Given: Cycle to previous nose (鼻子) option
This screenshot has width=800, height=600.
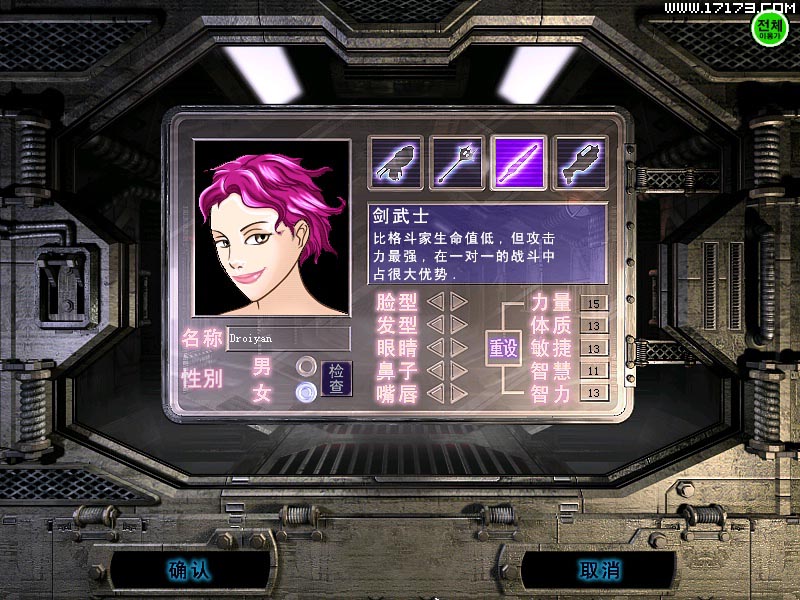Looking at the screenshot, I should tap(436, 370).
